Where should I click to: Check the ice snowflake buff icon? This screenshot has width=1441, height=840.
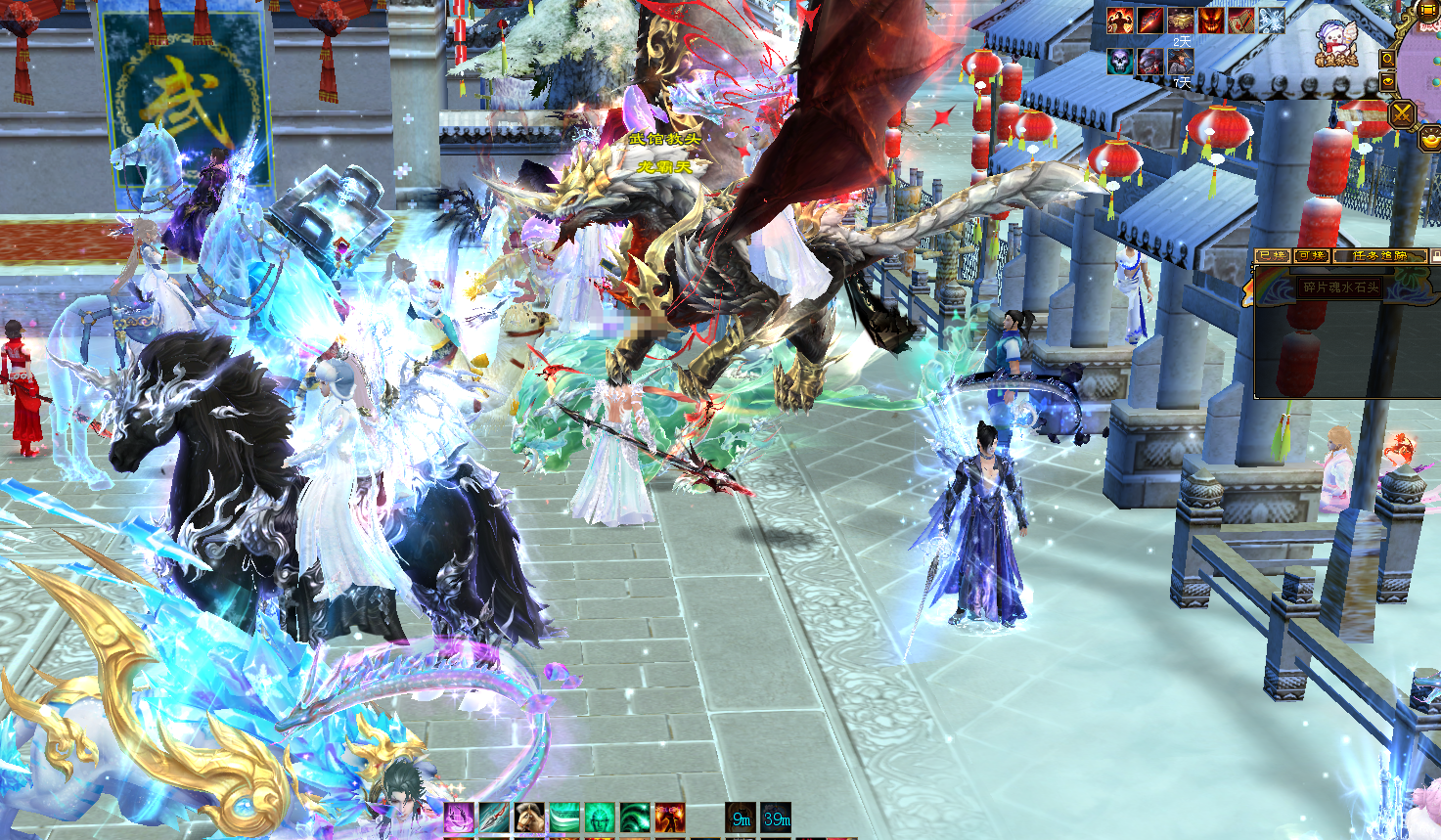(1271, 20)
